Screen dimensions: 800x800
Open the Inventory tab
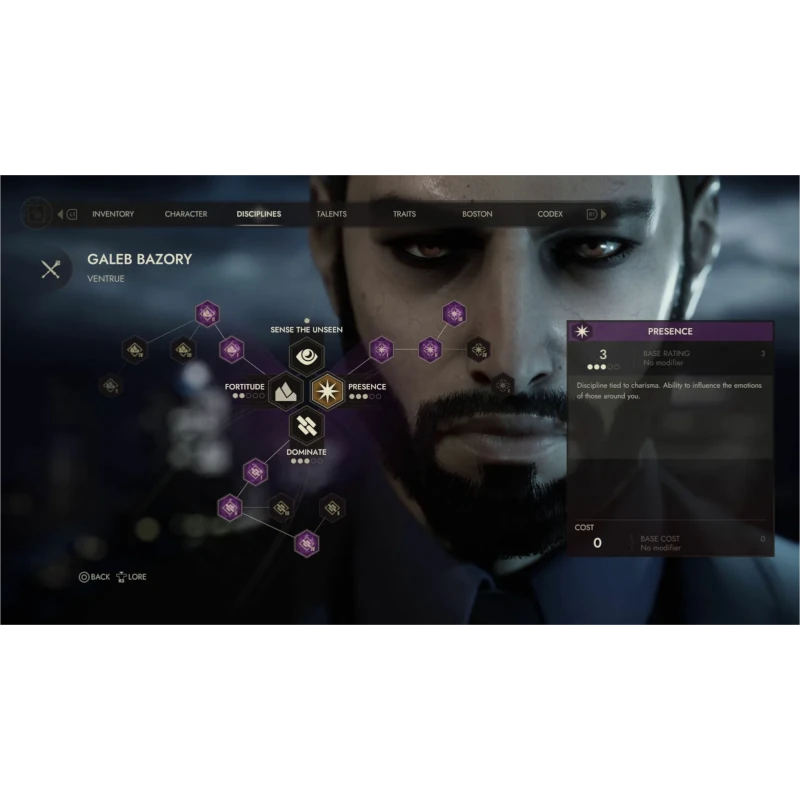coord(113,214)
